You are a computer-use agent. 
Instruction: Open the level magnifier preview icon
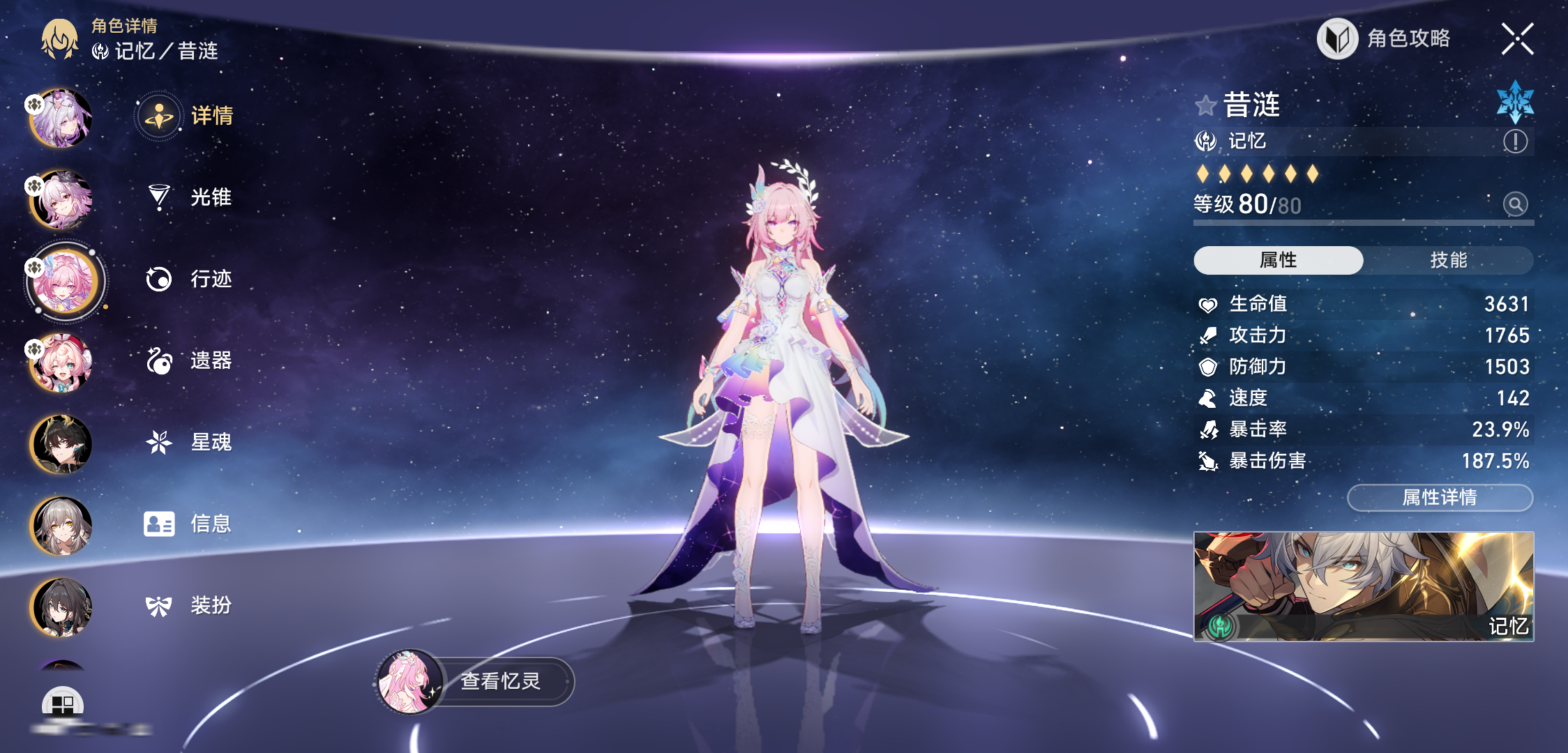[x=1515, y=204]
